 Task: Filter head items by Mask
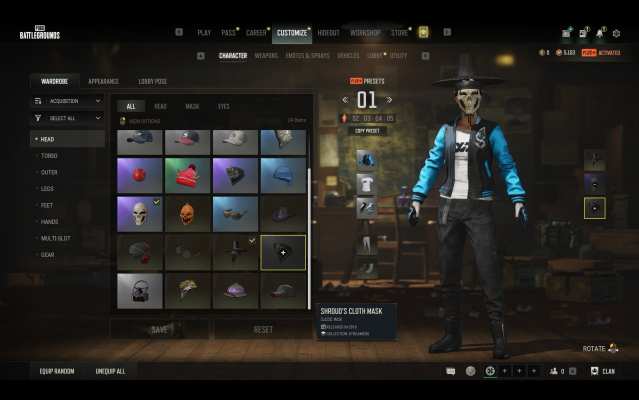192,105
